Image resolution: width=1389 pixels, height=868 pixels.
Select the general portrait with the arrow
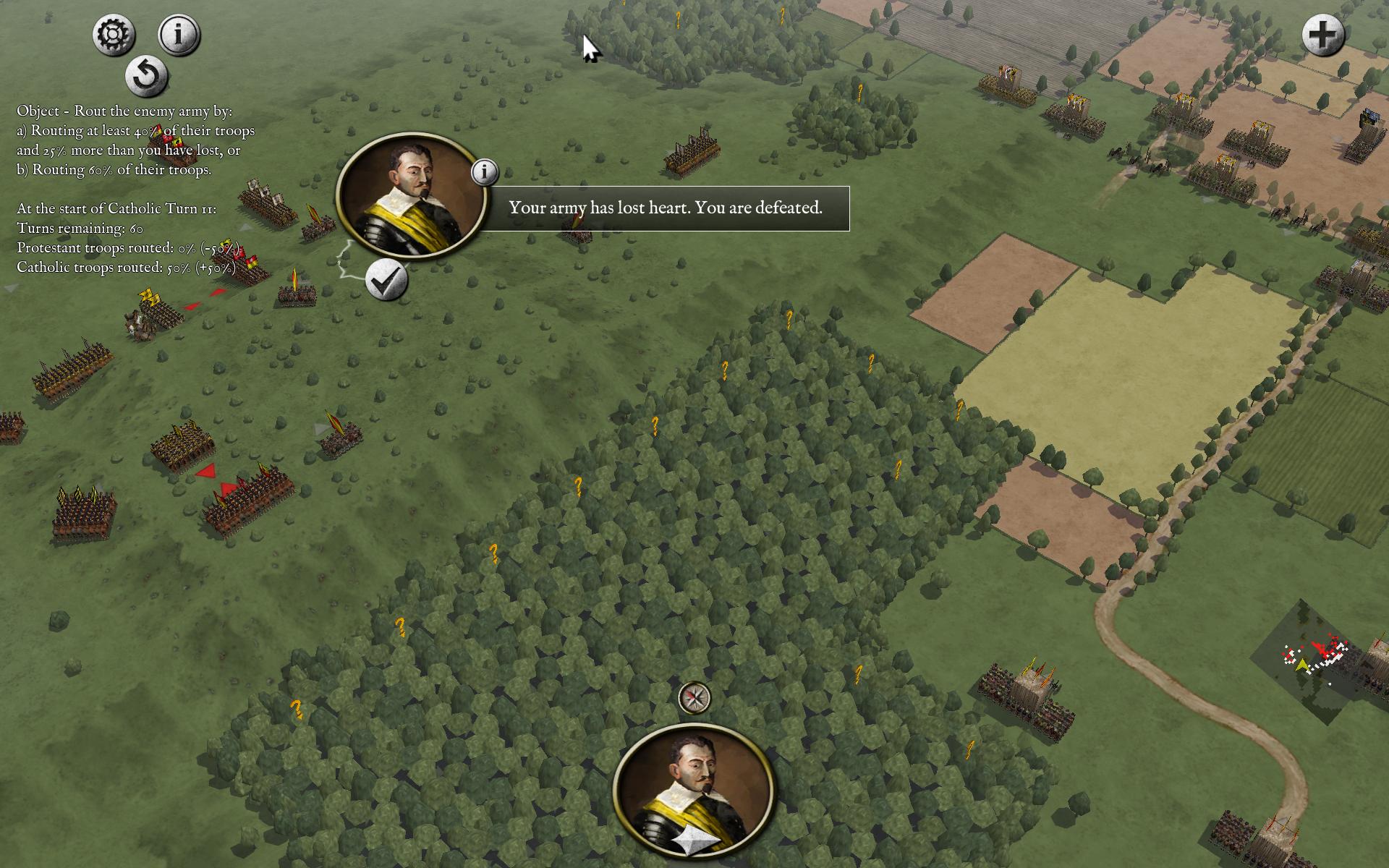click(x=694, y=792)
